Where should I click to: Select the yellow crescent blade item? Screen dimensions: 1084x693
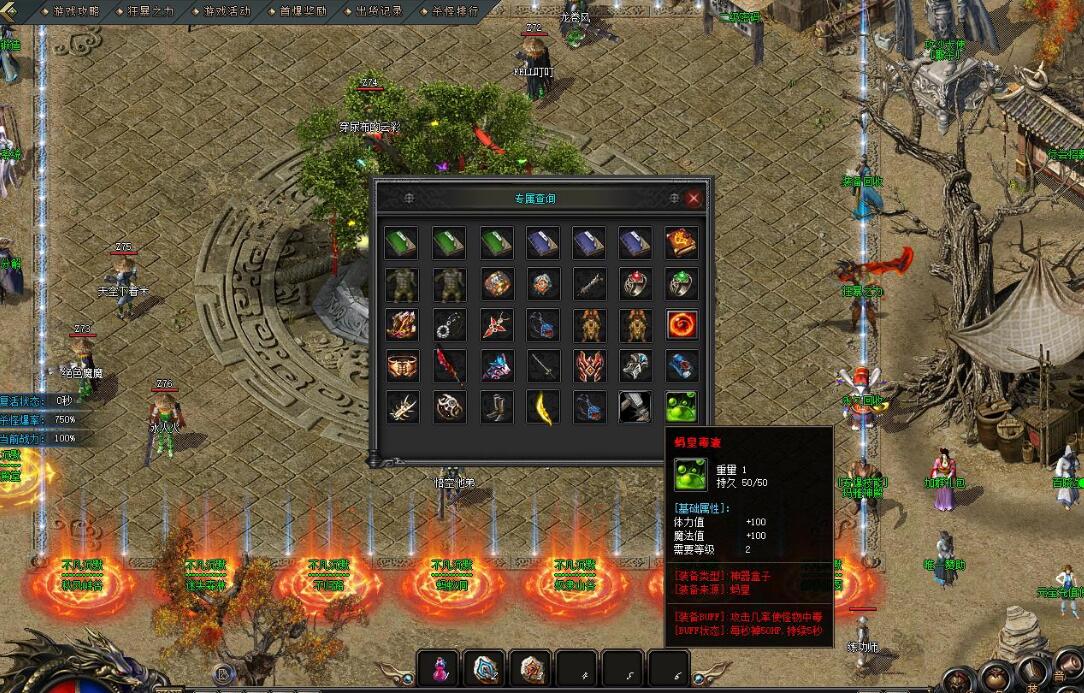coord(542,406)
